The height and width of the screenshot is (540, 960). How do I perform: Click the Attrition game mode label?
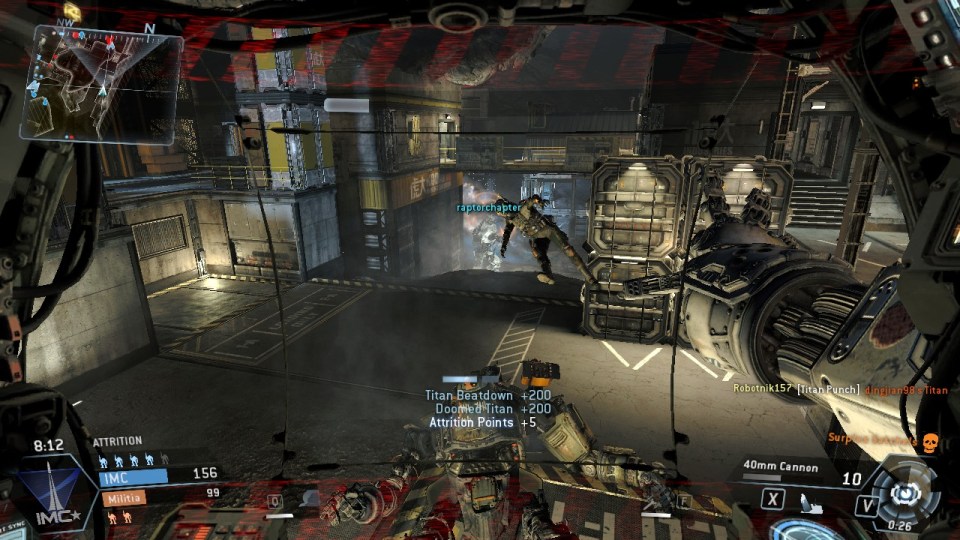coord(117,441)
